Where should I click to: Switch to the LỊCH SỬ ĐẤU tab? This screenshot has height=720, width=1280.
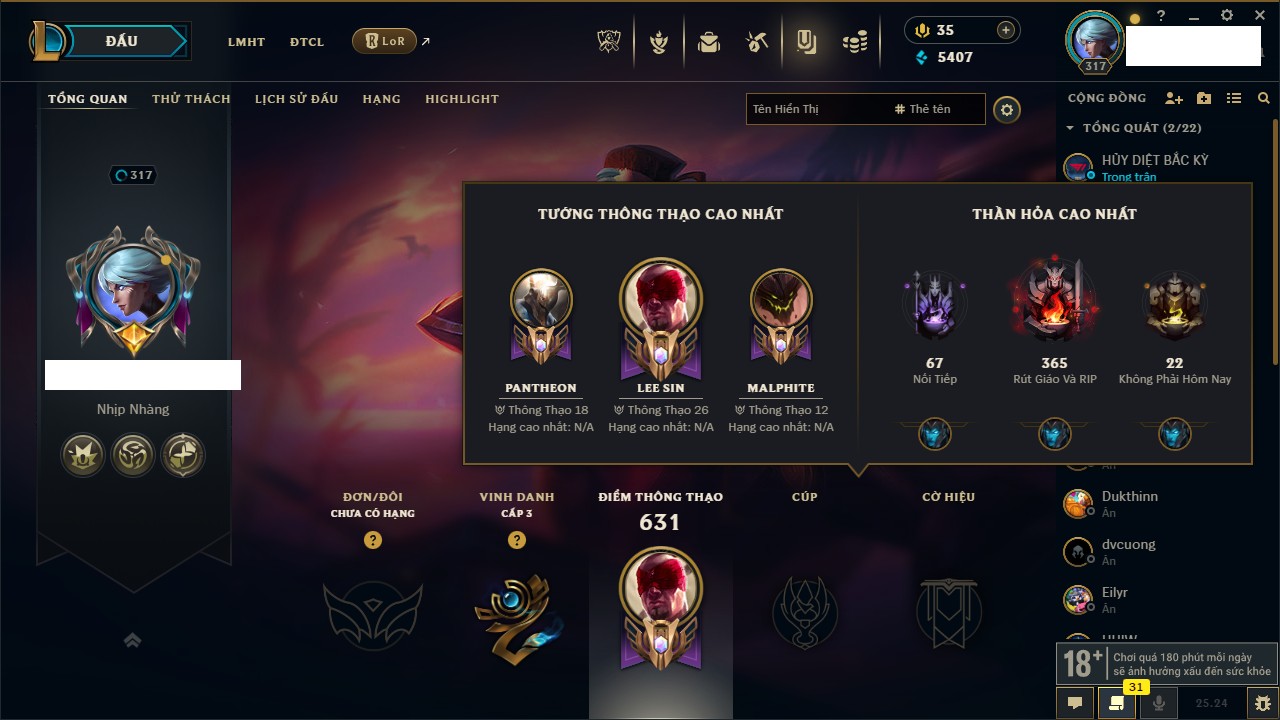click(296, 99)
